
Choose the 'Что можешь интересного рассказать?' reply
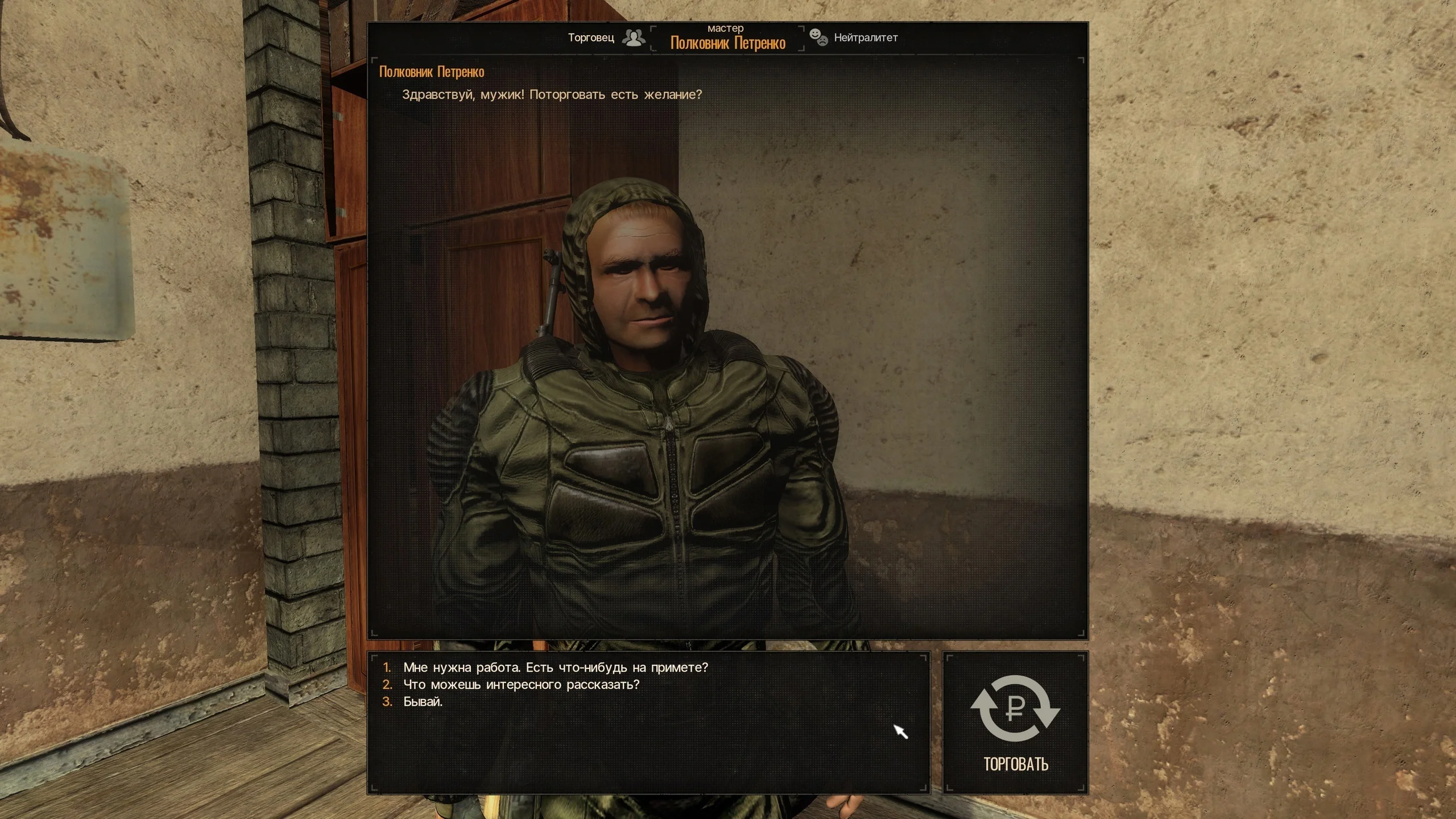point(521,684)
